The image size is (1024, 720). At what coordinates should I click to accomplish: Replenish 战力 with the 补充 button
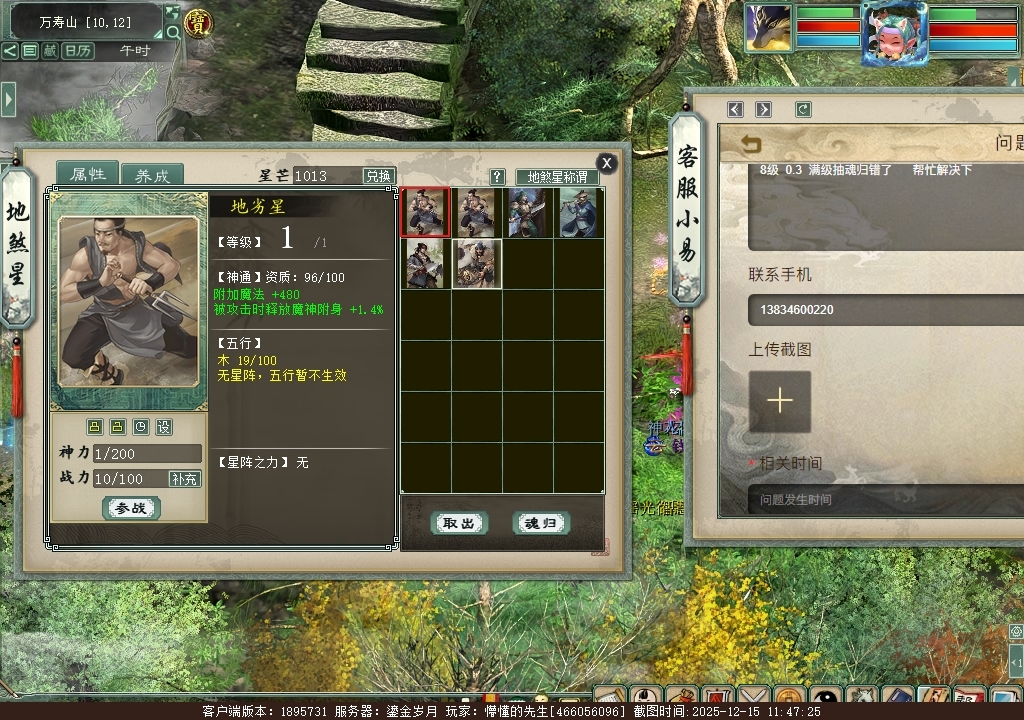(185, 479)
